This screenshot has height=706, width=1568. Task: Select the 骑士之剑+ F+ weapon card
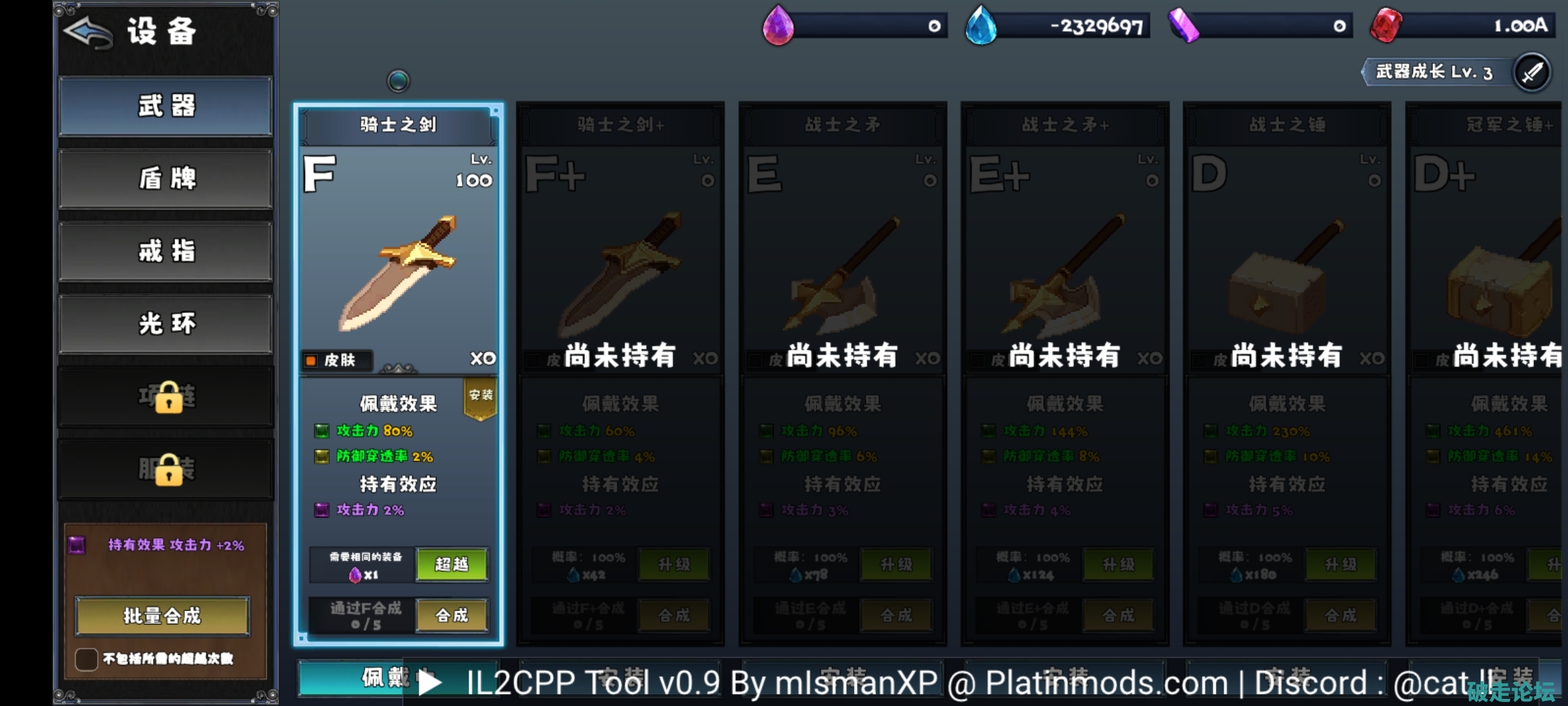pos(620,261)
